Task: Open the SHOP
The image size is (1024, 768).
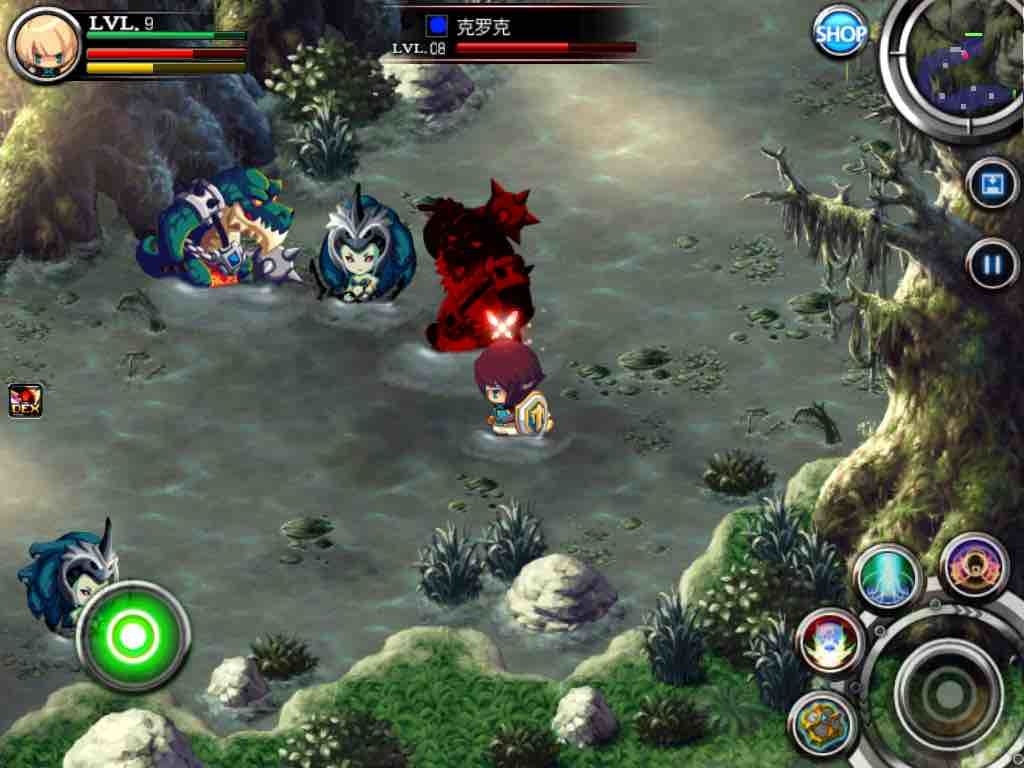Action: pyautogui.click(x=840, y=33)
